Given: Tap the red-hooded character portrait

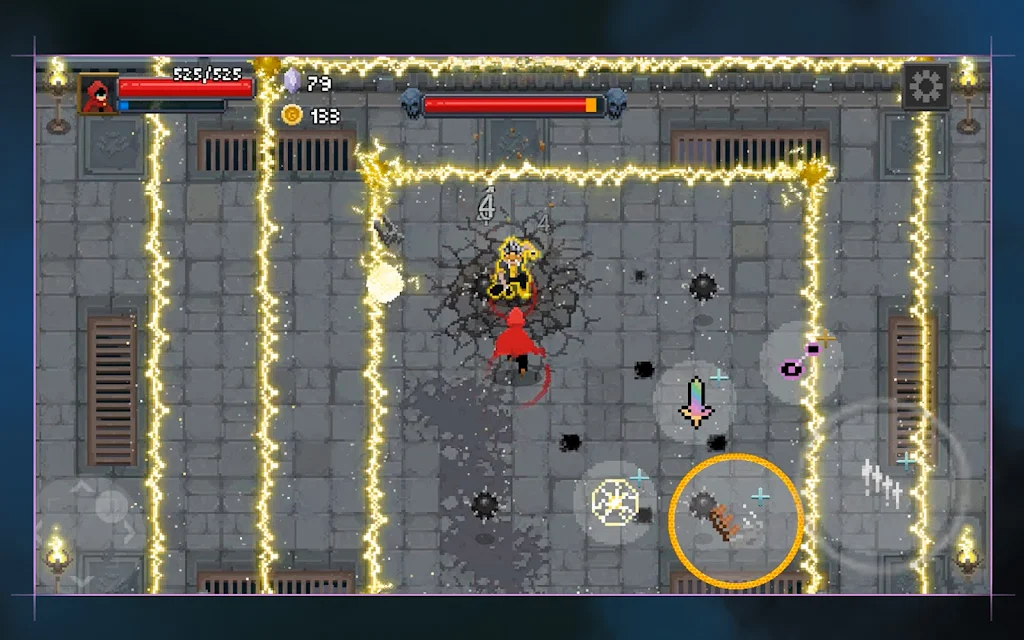Looking at the screenshot, I should coord(97,95).
